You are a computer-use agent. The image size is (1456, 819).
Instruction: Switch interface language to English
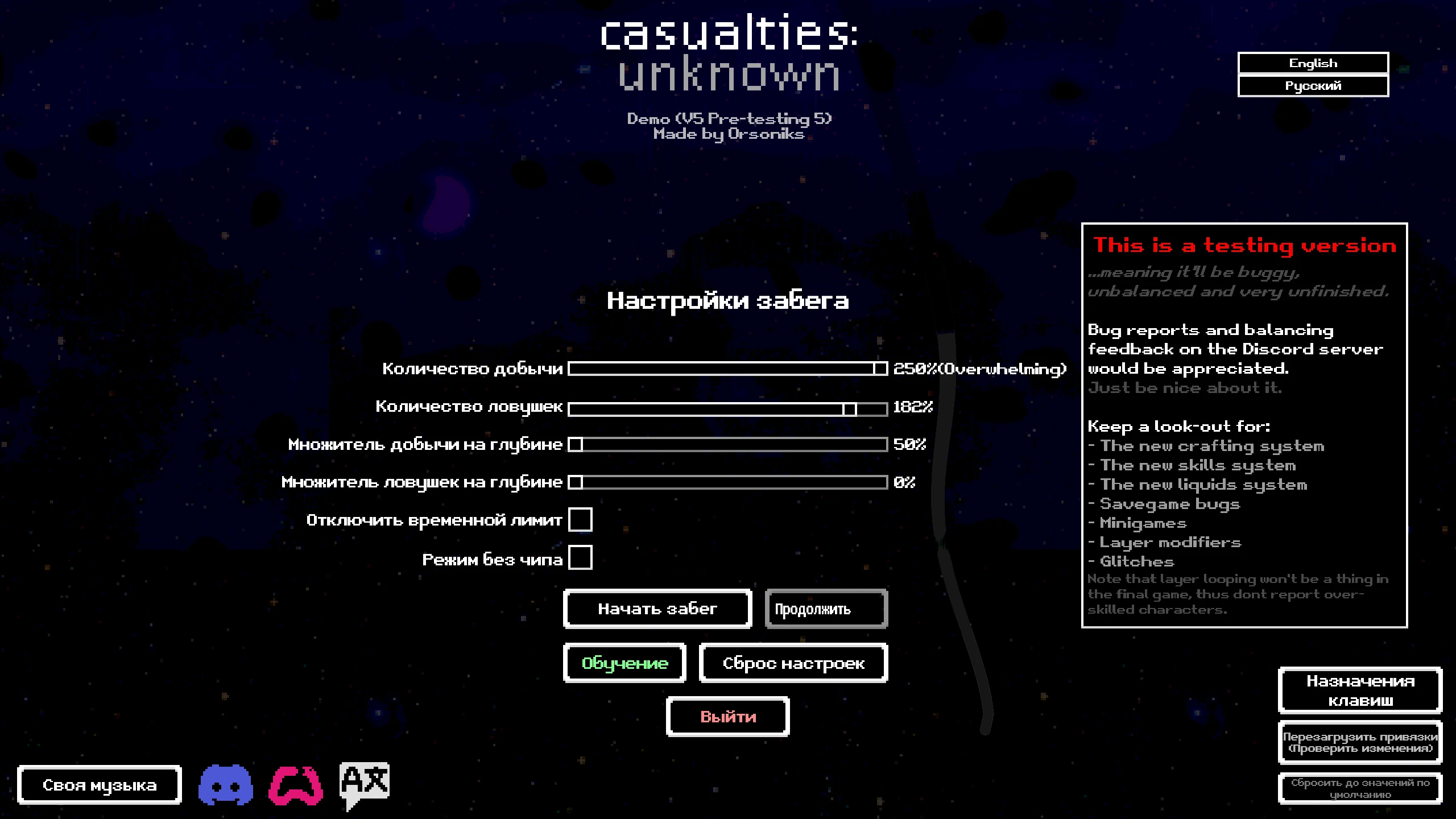click(1312, 63)
